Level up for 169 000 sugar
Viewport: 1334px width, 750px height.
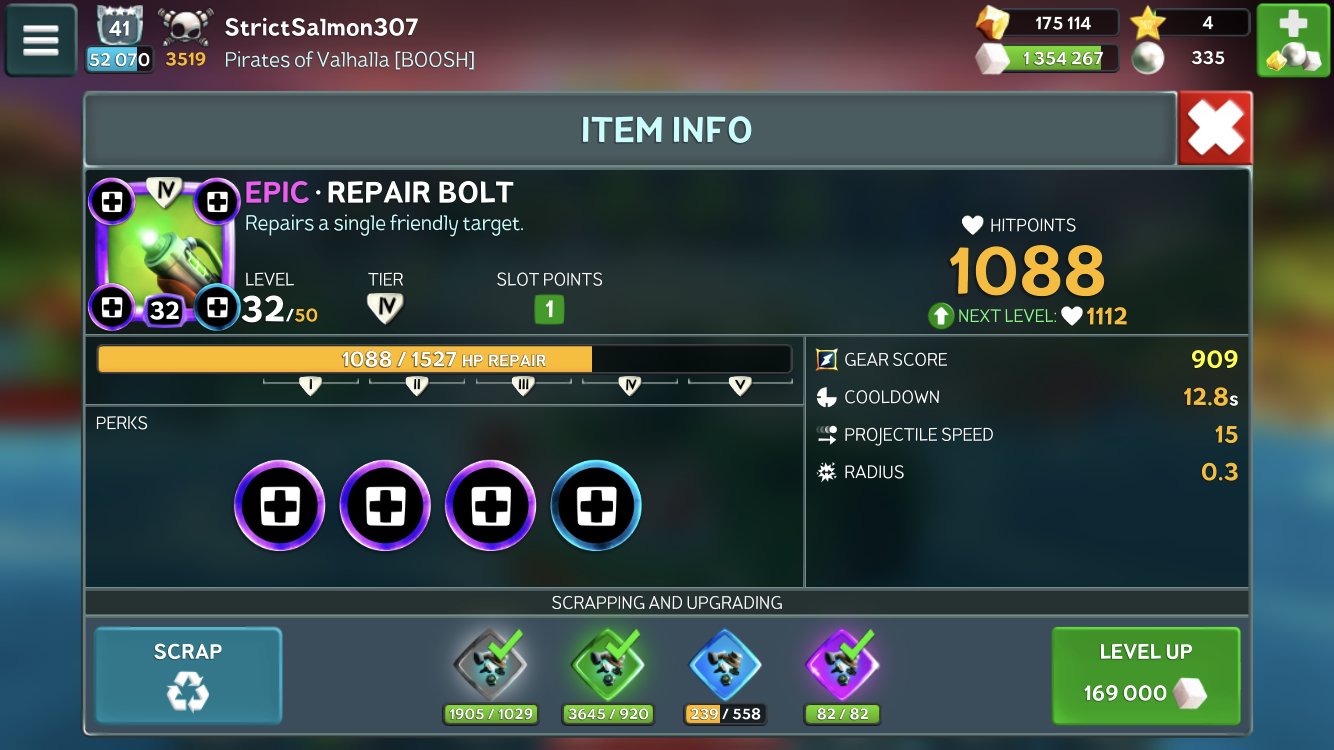(x=1146, y=675)
